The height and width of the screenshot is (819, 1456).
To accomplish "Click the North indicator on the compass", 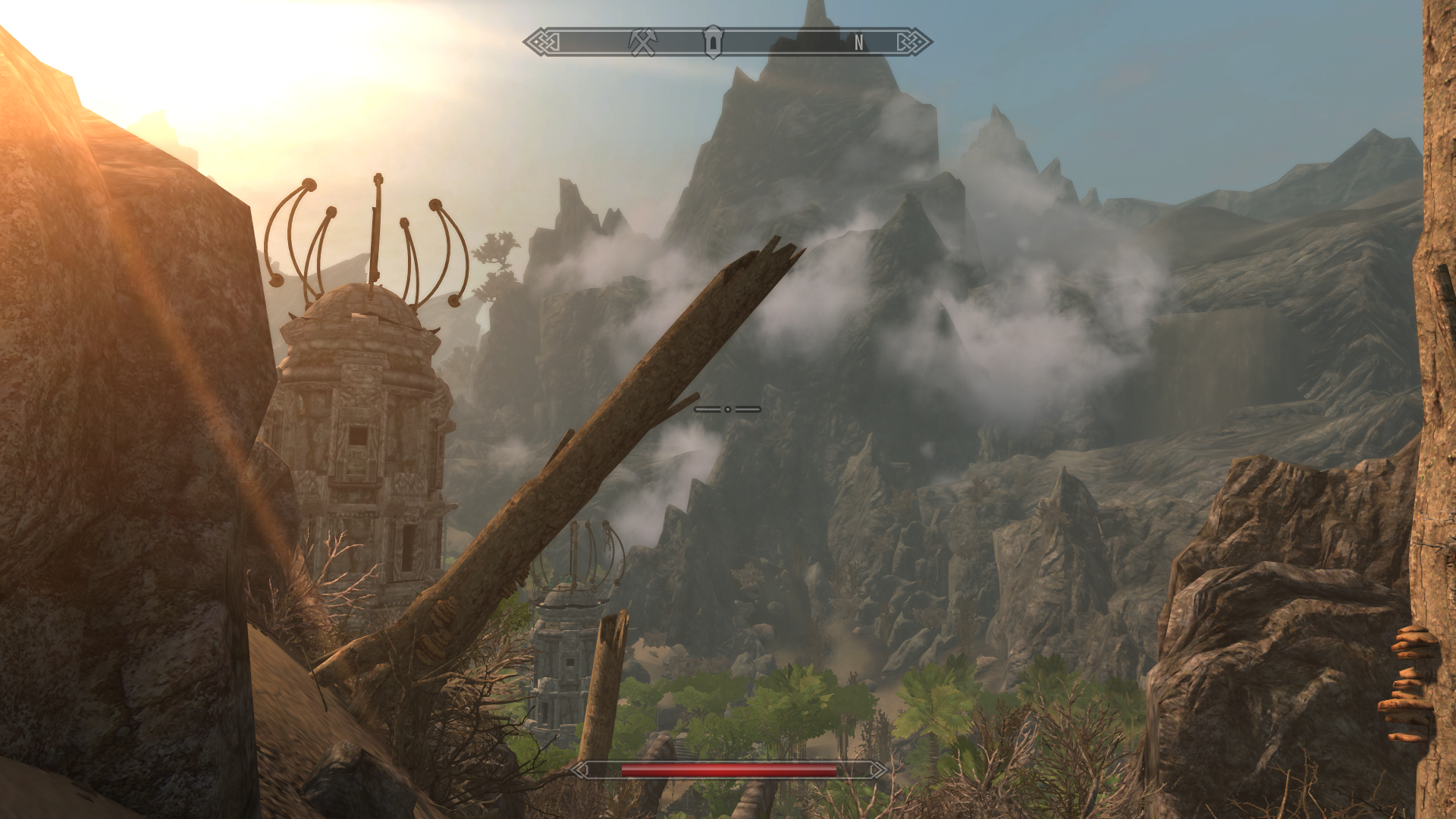I will (x=858, y=43).
